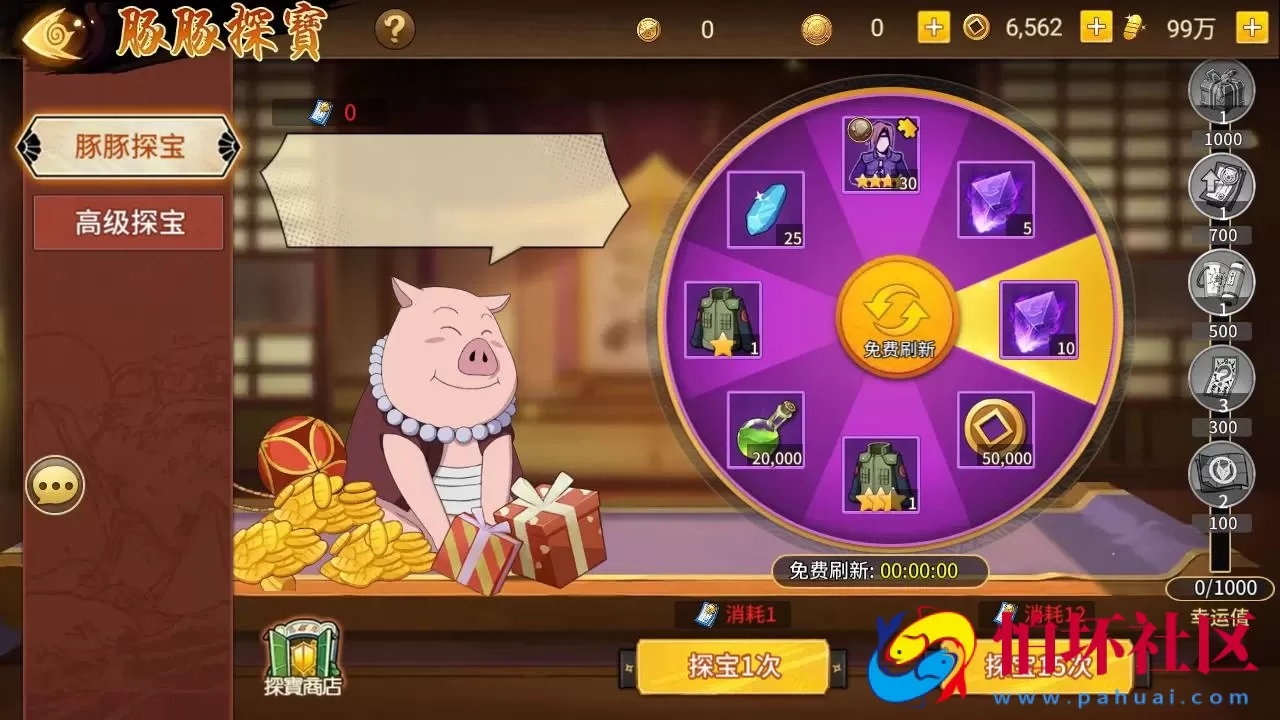Open the help icon beside the title
Screen dimensions: 1280x720
pos(394,29)
